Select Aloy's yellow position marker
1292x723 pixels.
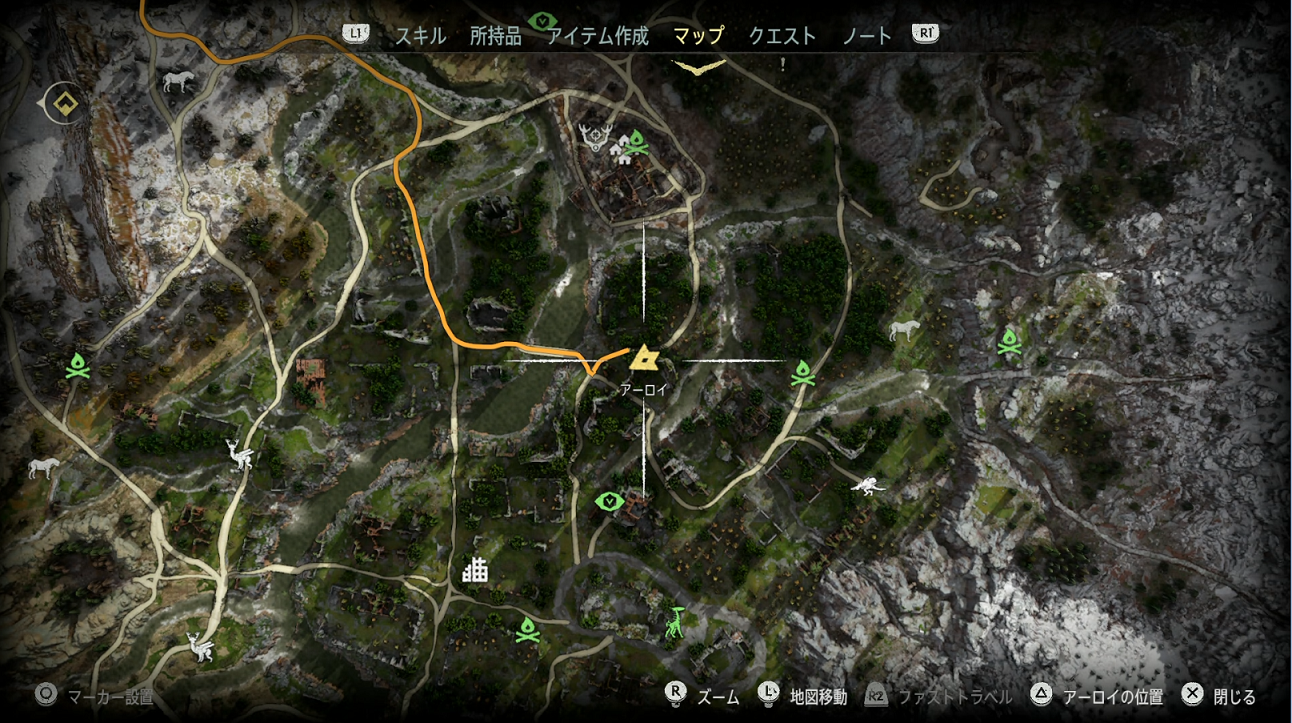tap(643, 357)
